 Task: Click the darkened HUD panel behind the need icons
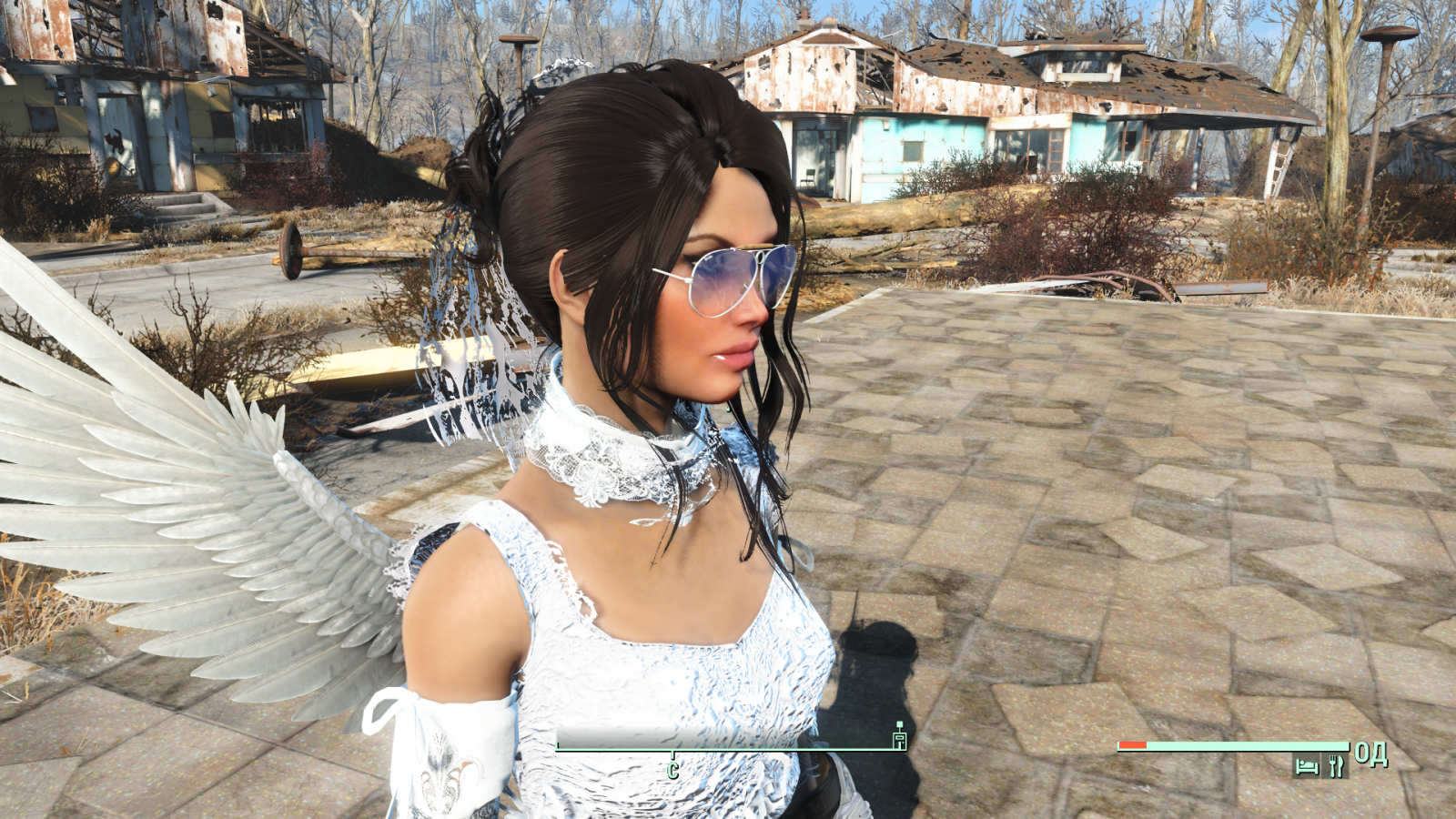(x=1321, y=764)
